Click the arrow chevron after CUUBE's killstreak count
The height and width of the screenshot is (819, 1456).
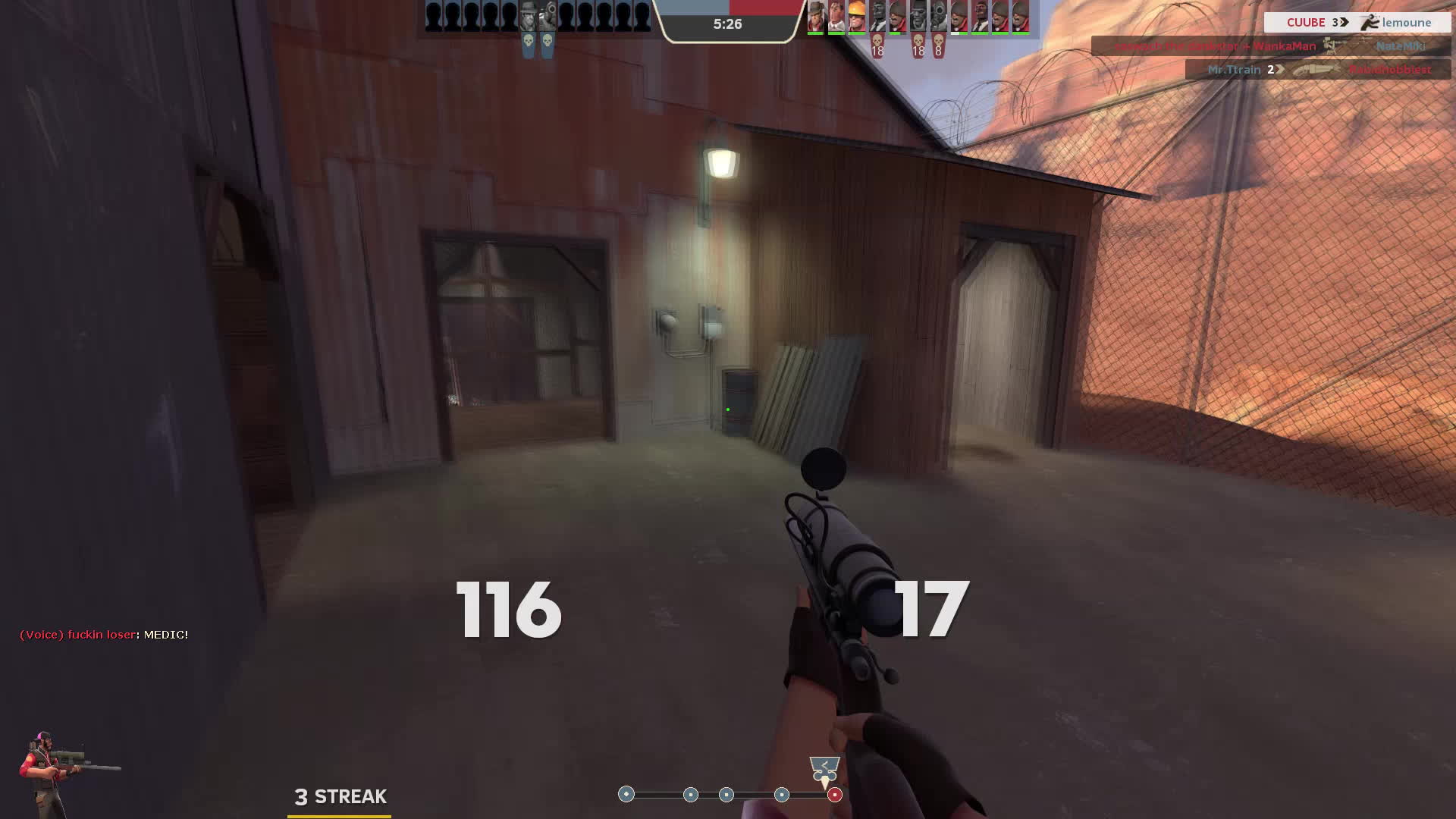[1343, 23]
